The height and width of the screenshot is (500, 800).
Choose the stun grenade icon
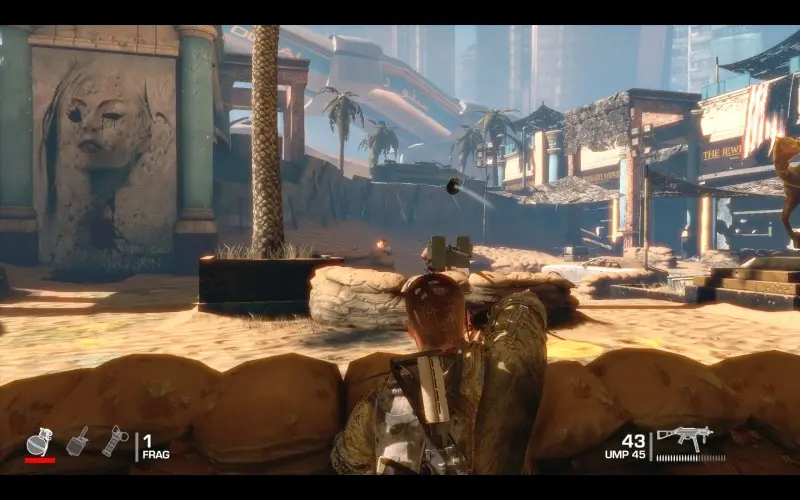click(x=115, y=441)
